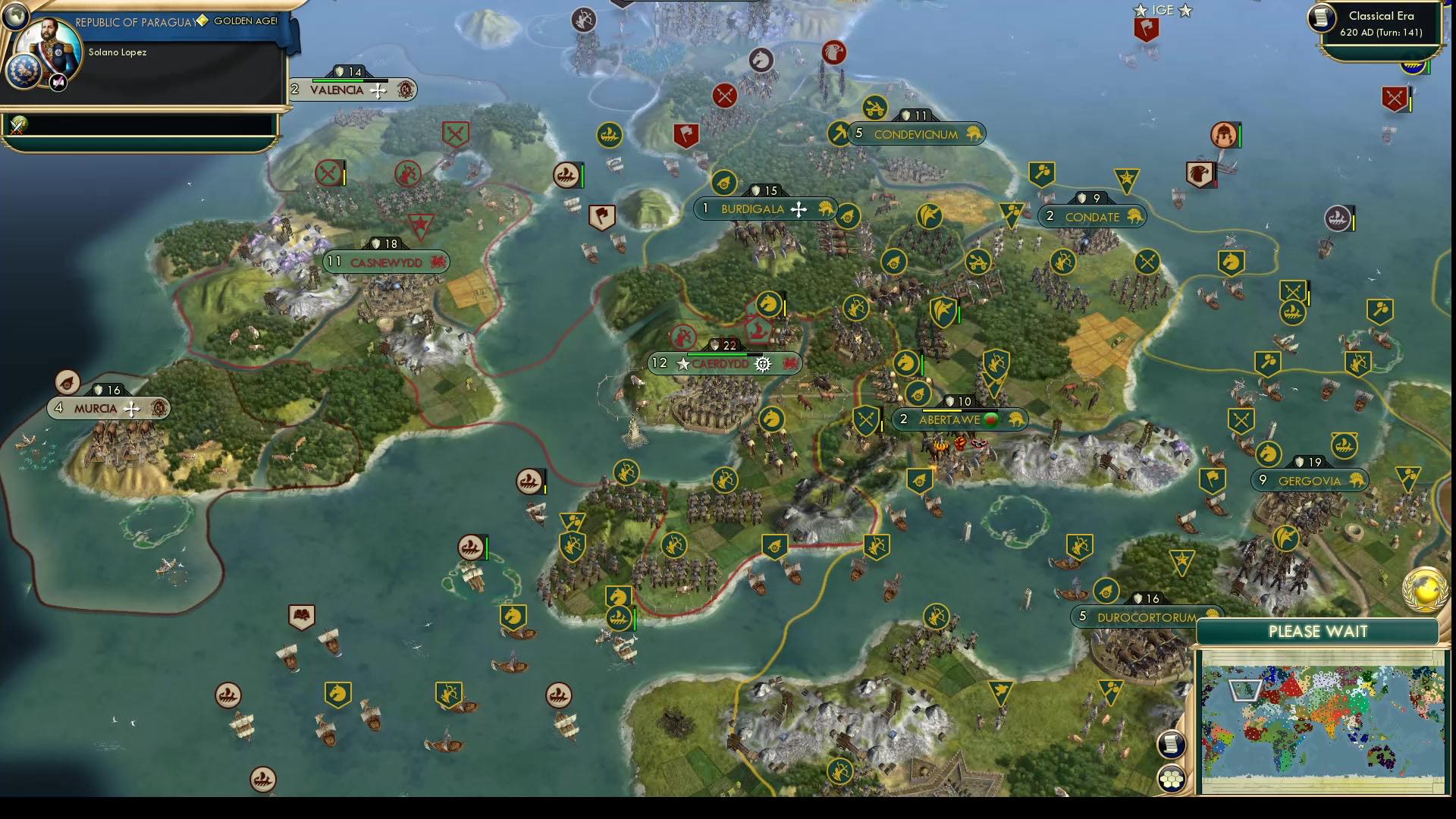This screenshot has height=819, width=1456.
Task: Select the blue civilization emblem below the leader portrait
Action: tap(24, 72)
